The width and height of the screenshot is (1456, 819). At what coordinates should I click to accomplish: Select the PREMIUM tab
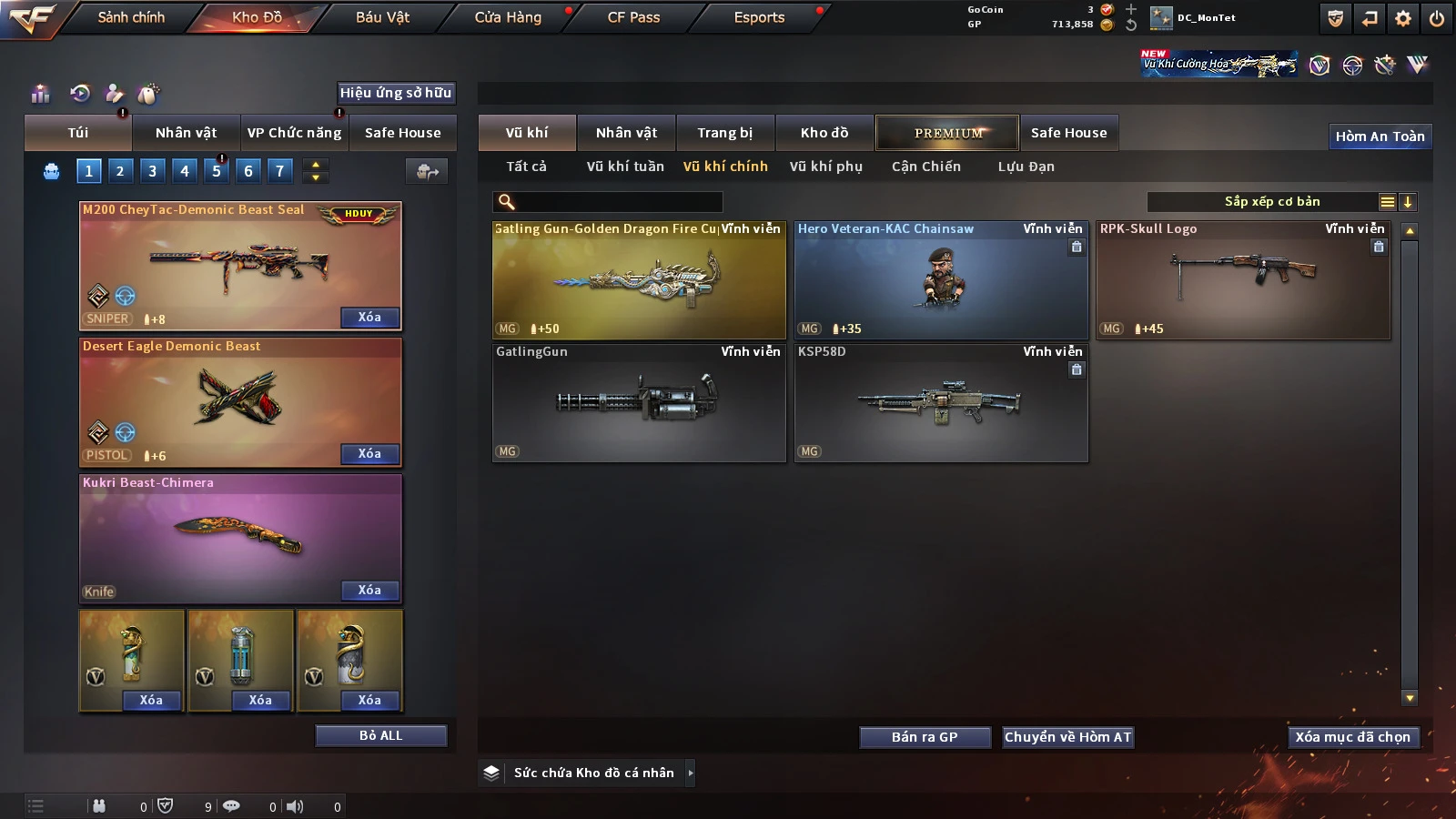947,133
